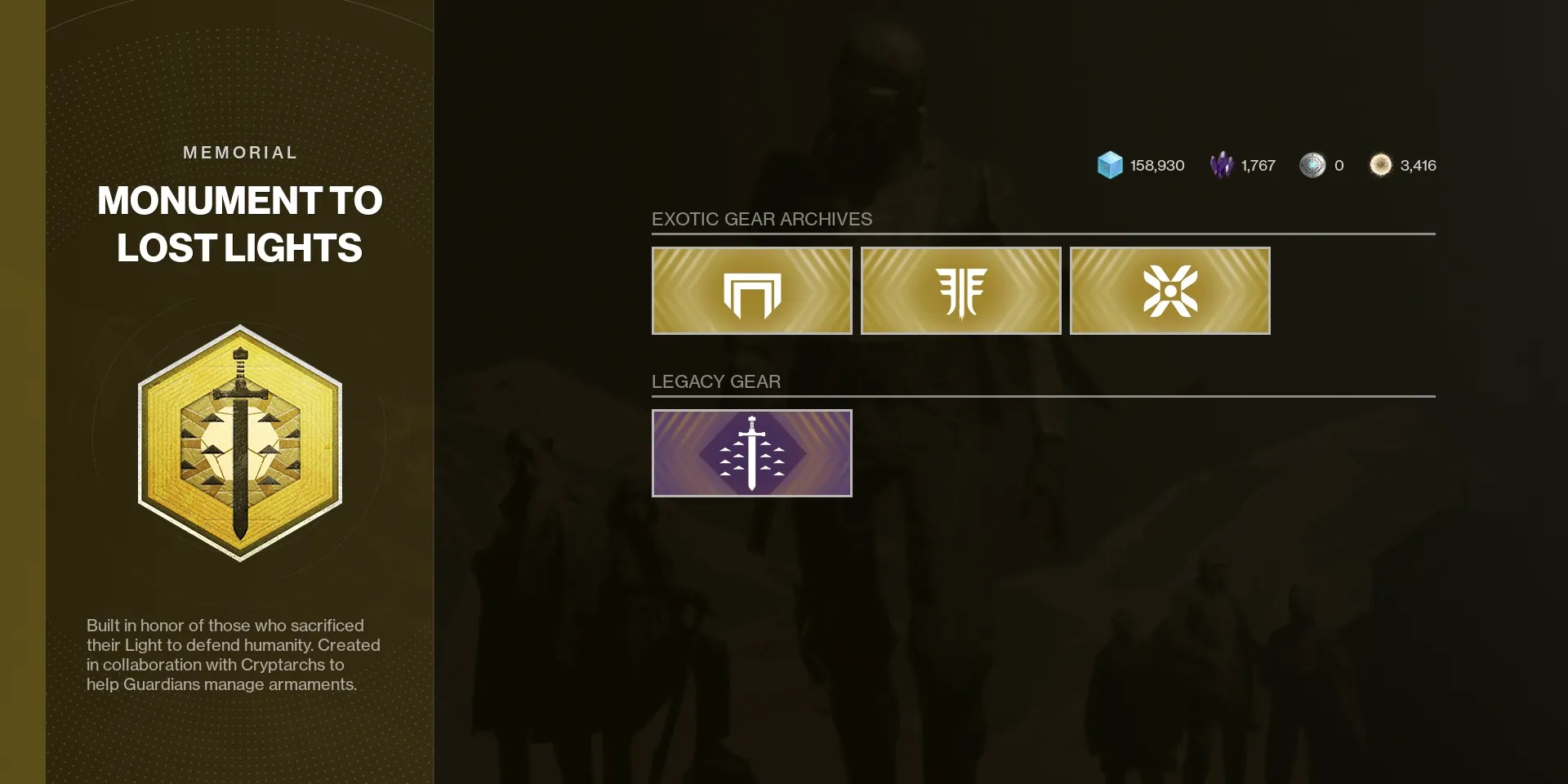Screen dimensions: 1568x784
Task: Click the Glimmer currency icon
Action: click(1109, 164)
